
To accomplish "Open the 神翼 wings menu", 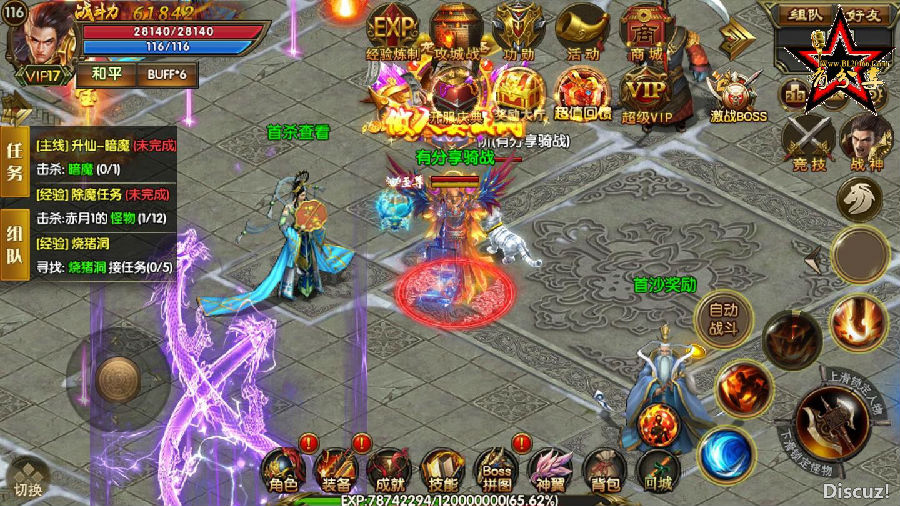I will 549,470.
